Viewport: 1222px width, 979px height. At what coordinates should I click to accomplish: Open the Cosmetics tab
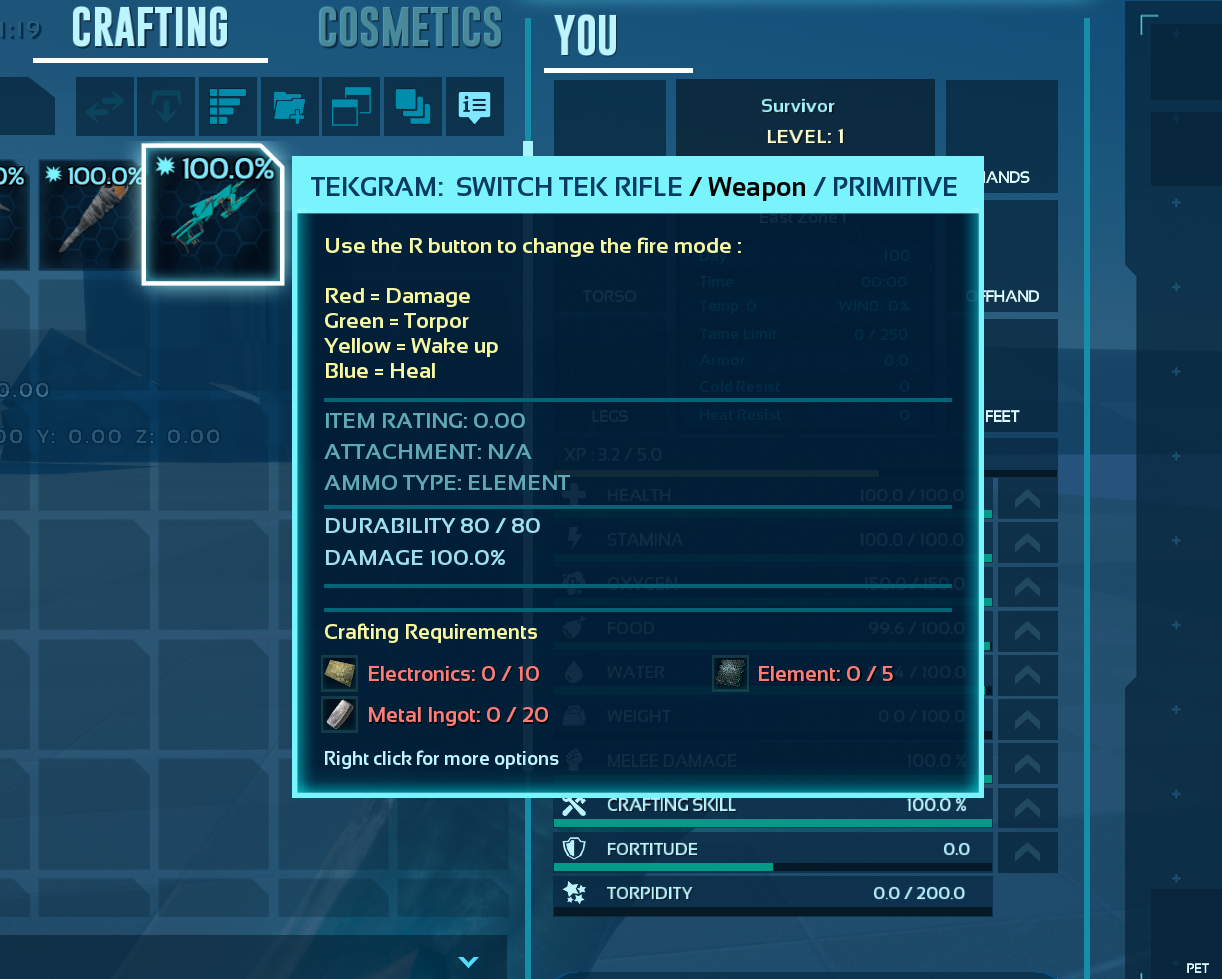coord(410,28)
